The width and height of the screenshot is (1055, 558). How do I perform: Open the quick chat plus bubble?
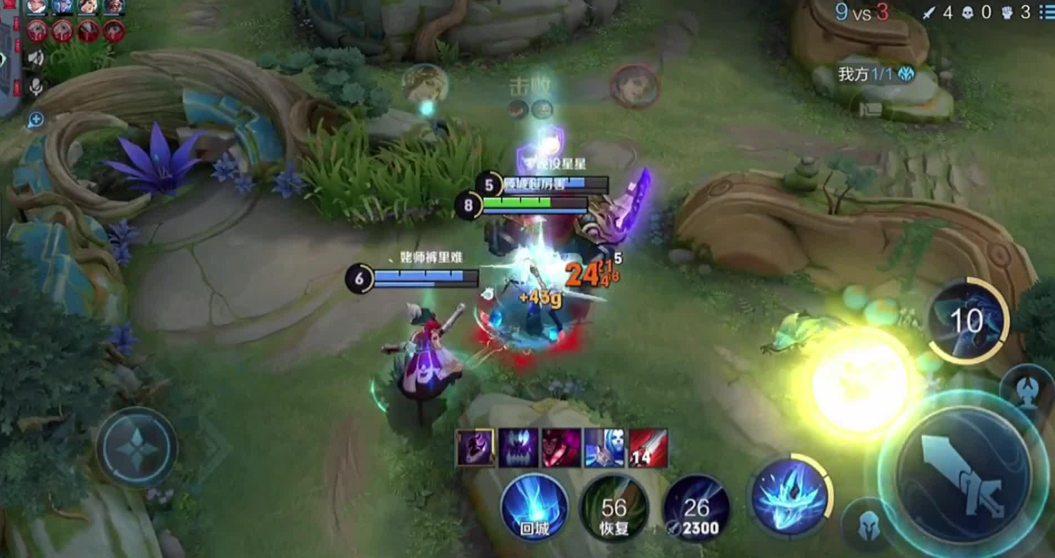[x=36, y=120]
